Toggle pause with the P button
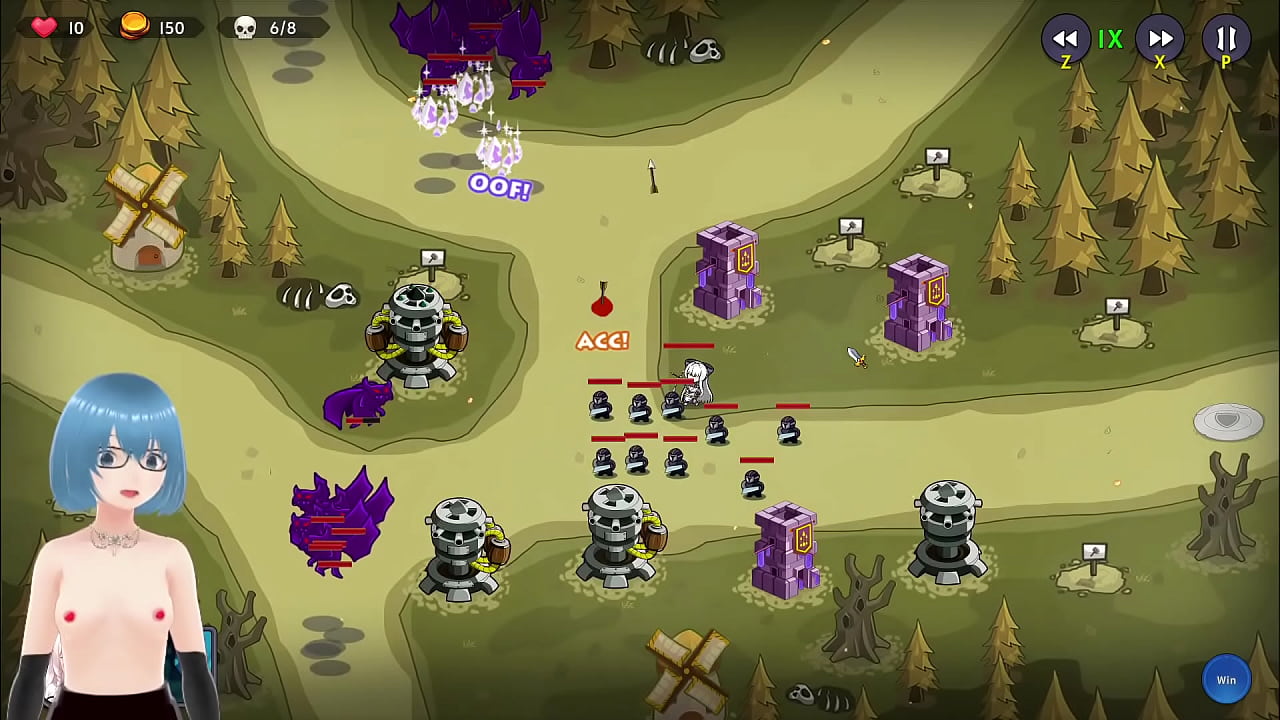This screenshot has width=1280, height=720. [1226, 40]
